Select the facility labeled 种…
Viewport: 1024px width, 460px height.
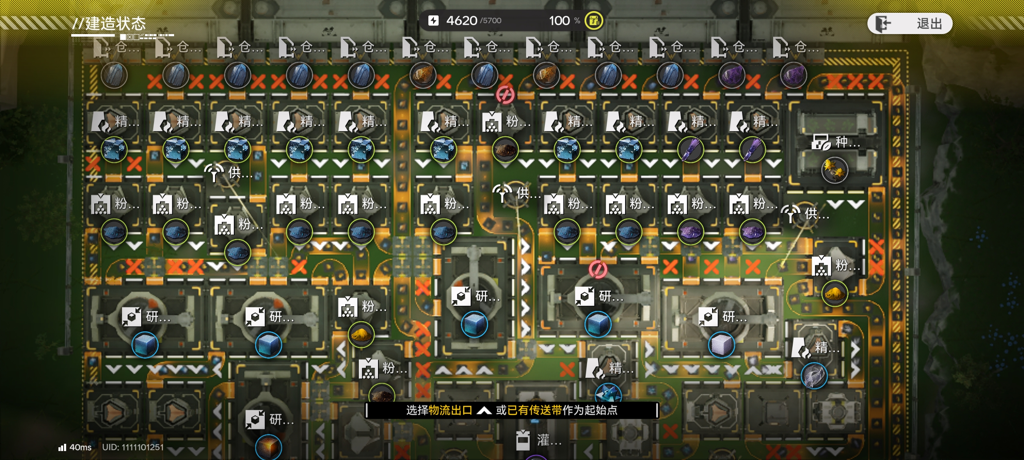835,143
